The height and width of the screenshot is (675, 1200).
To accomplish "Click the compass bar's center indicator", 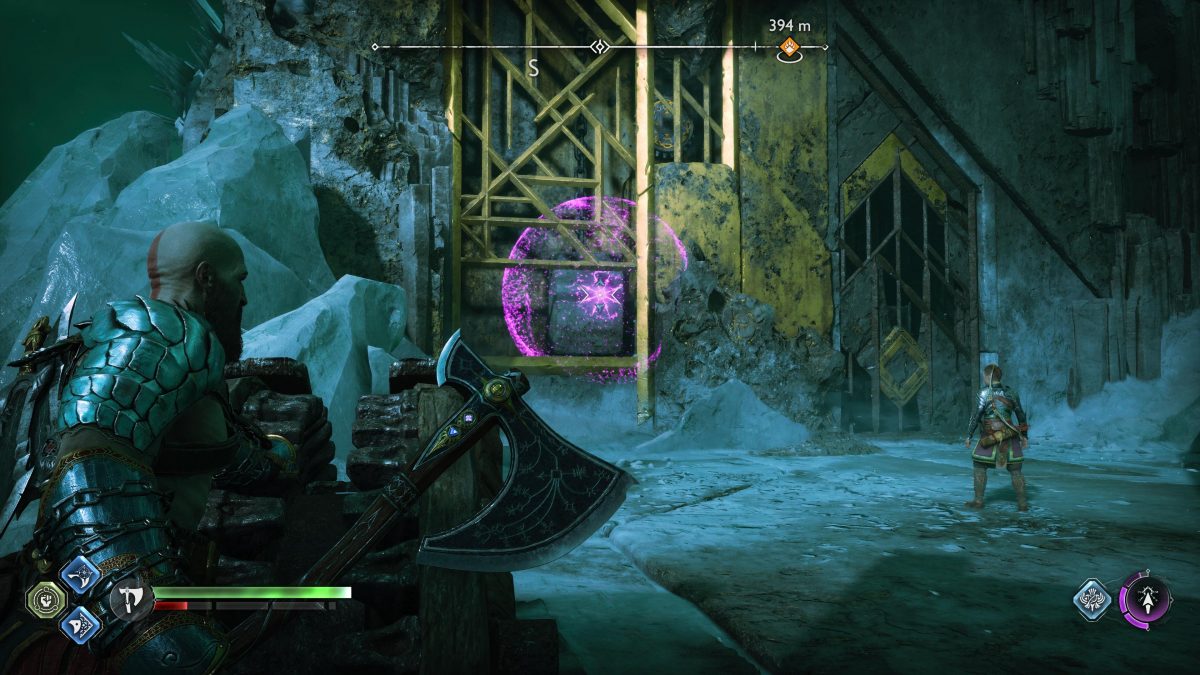I will coord(600,47).
